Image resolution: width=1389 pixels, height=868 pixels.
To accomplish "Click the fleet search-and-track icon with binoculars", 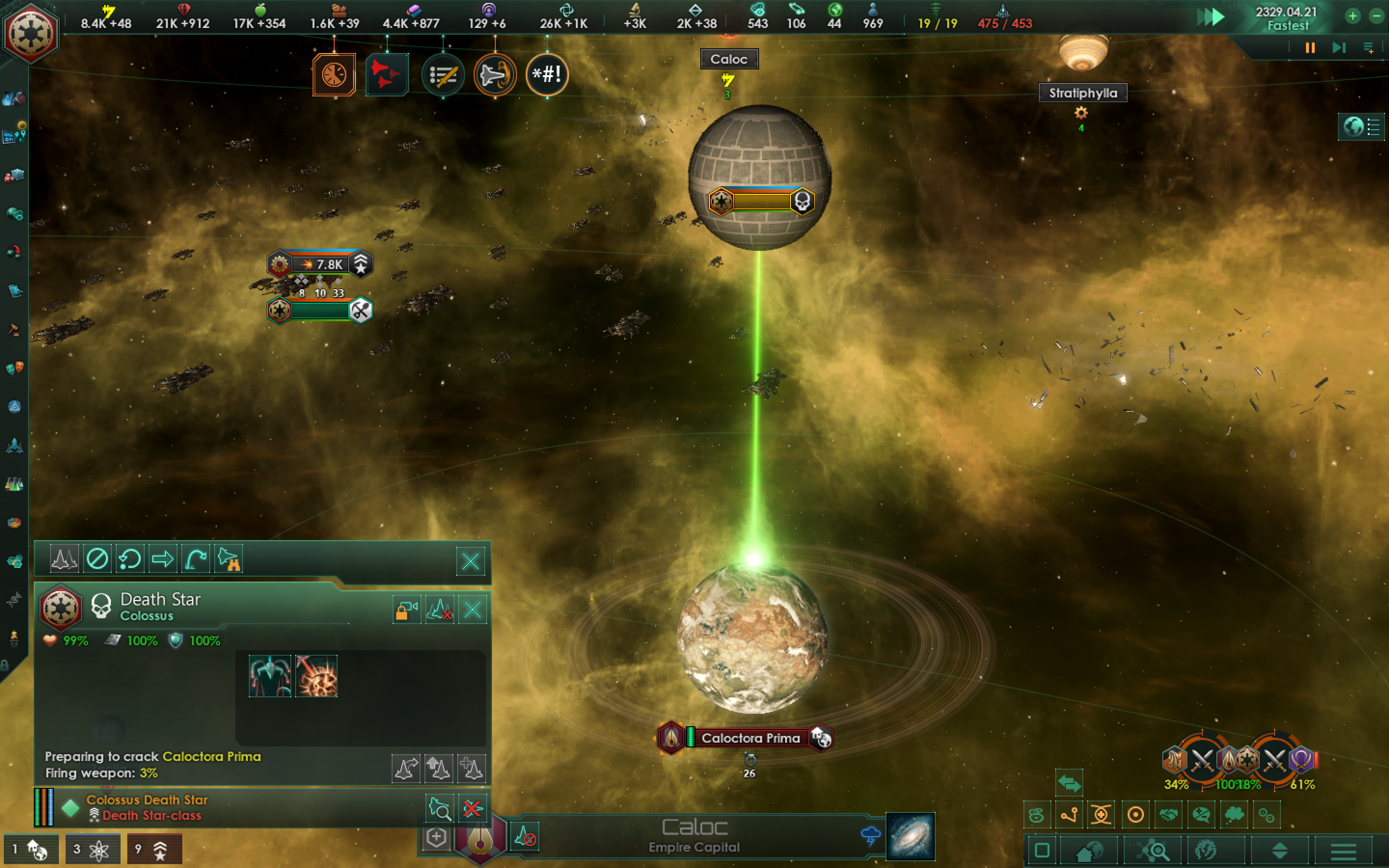I will [x=229, y=558].
